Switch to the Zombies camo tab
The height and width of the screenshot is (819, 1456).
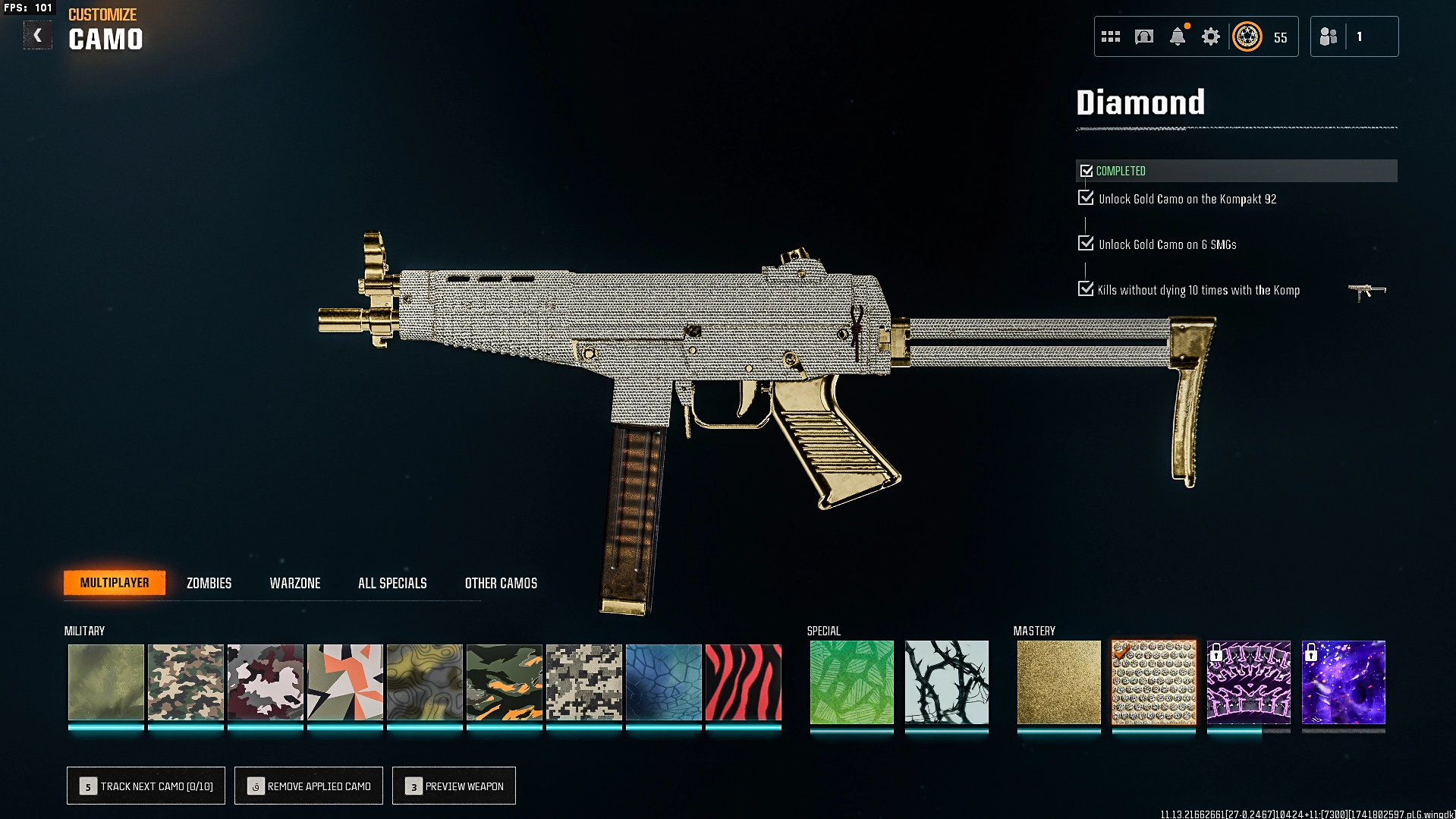[x=209, y=583]
